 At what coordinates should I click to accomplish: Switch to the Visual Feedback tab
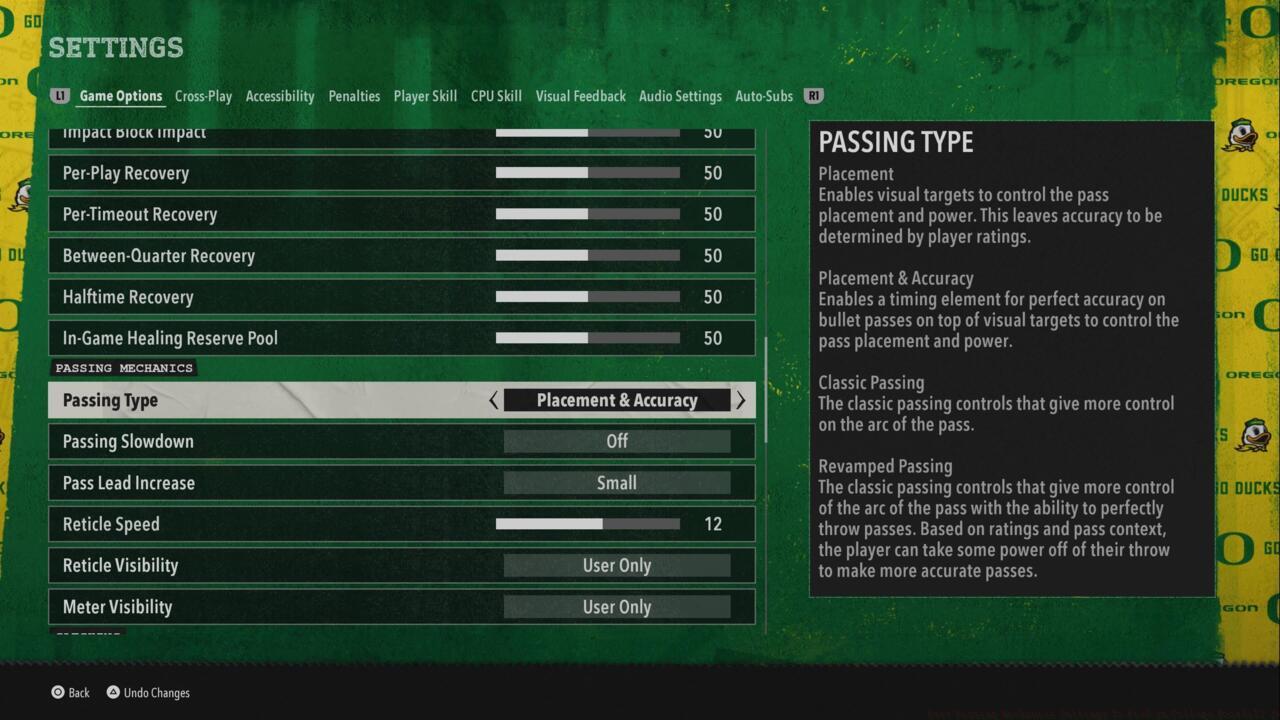coord(580,96)
